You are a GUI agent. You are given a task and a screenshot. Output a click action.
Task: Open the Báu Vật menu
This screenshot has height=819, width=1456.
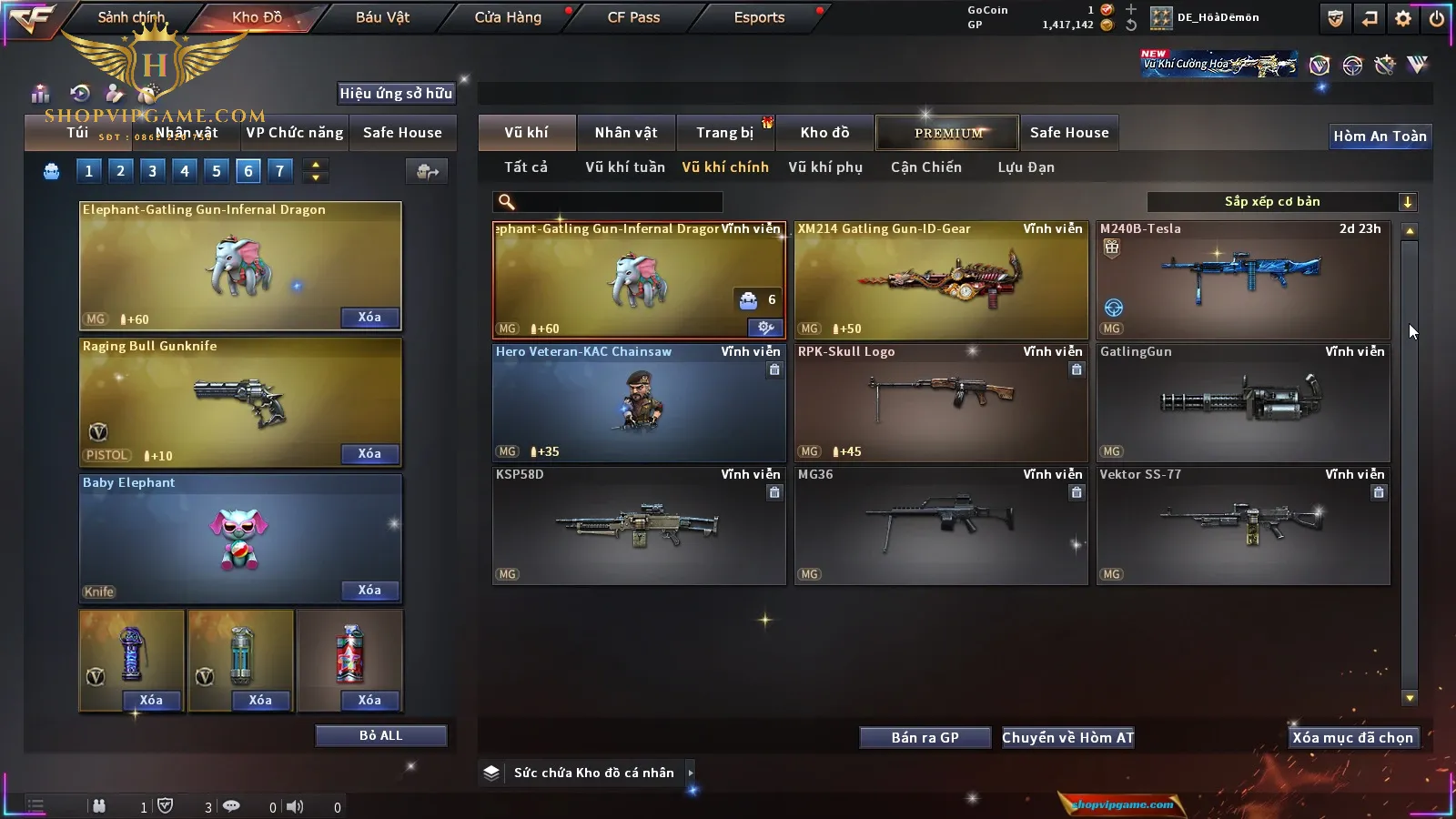click(x=382, y=17)
